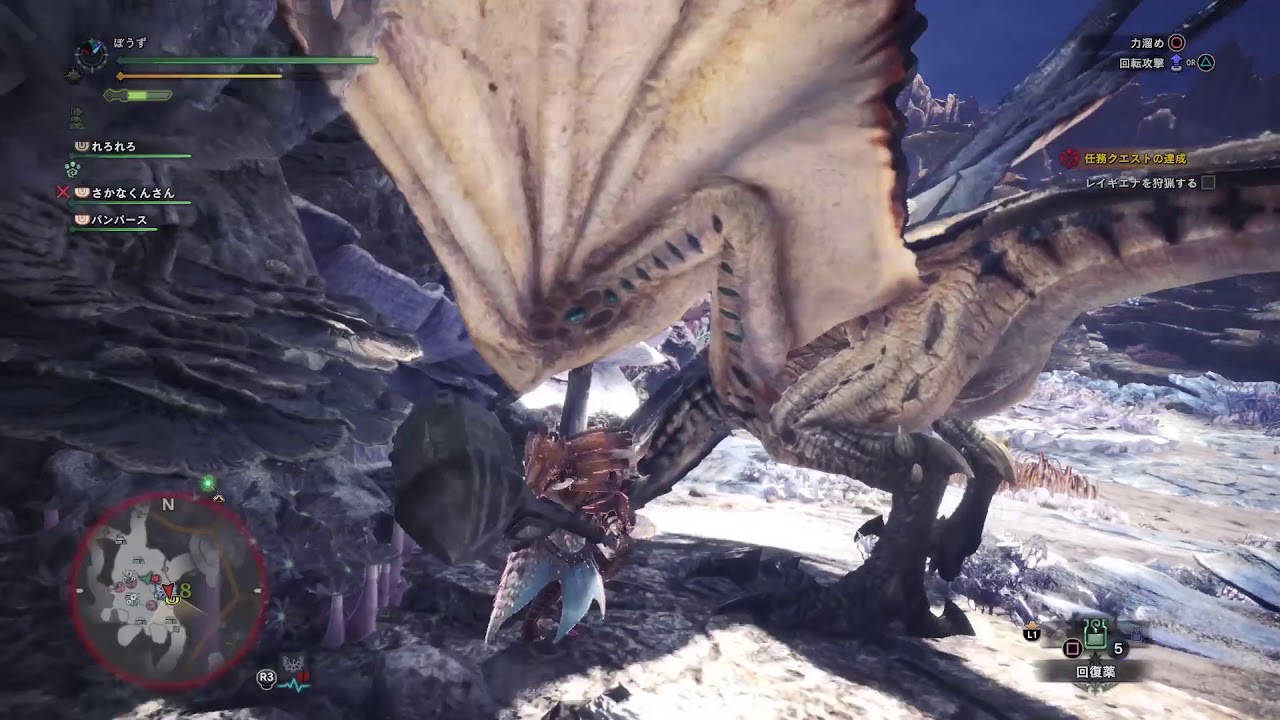Select party member れろれろ
The width and height of the screenshot is (1280, 720).
click(x=112, y=147)
